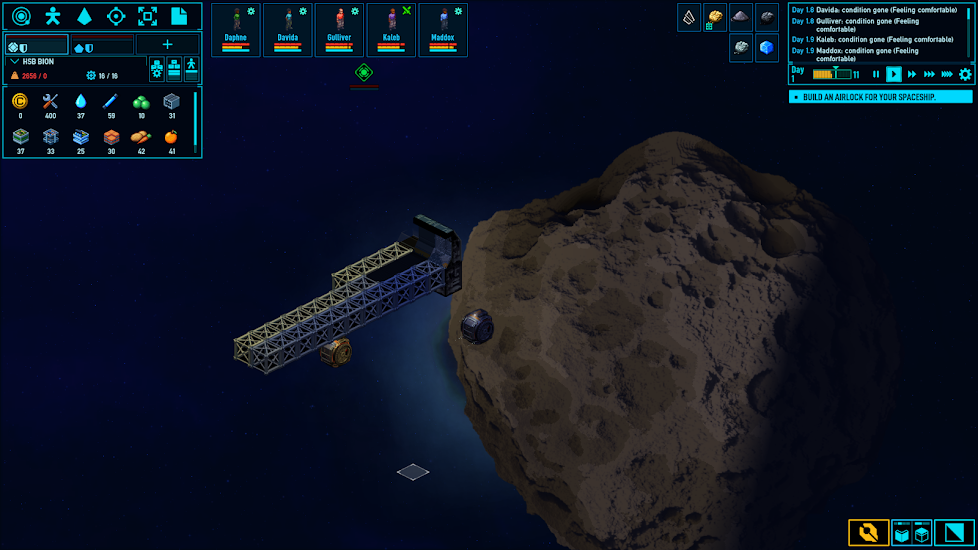Switch to double fast-forward speed
Screen dimensions: 978x550
point(912,74)
